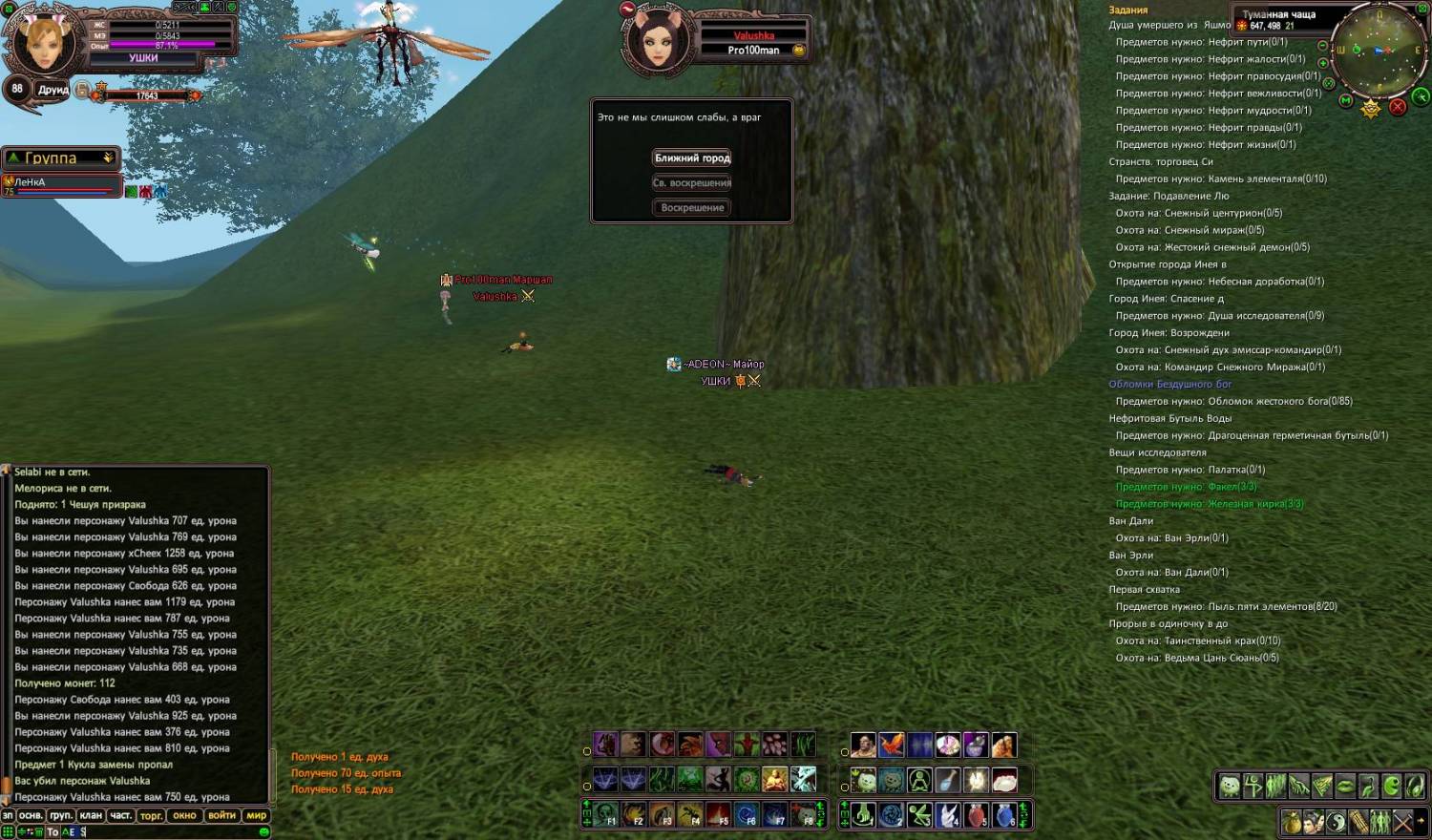This screenshot has height=840, width=1432.
Task: Open the клан chat tab
Action: click(x=91, y=816)
